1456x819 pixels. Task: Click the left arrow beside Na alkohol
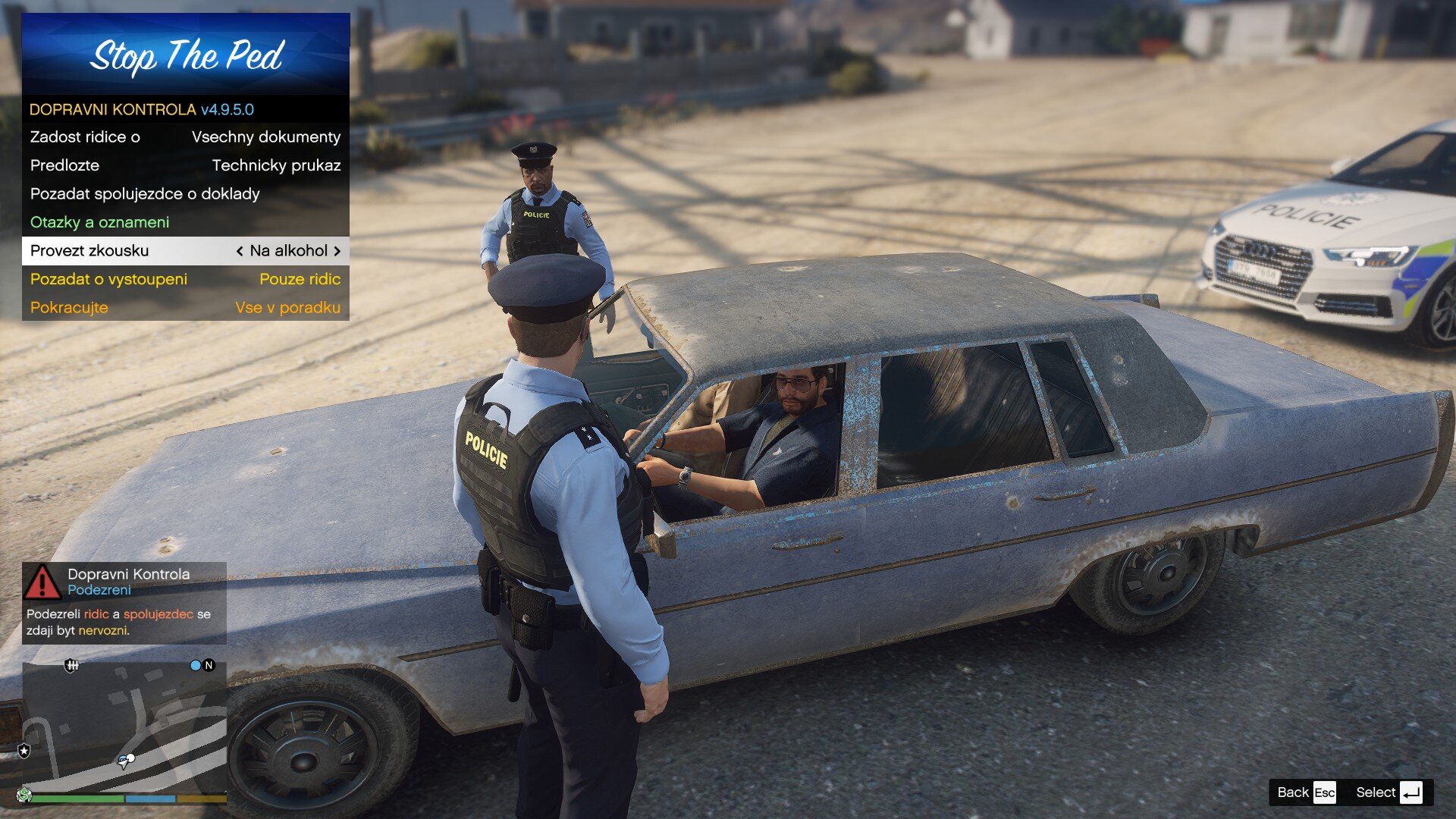[240, 251]
